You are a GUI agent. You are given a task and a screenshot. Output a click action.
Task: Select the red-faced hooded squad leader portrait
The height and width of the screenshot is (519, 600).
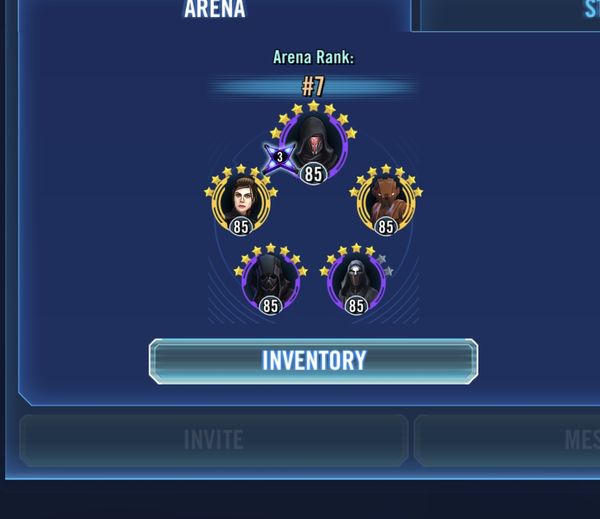point(314,143)
